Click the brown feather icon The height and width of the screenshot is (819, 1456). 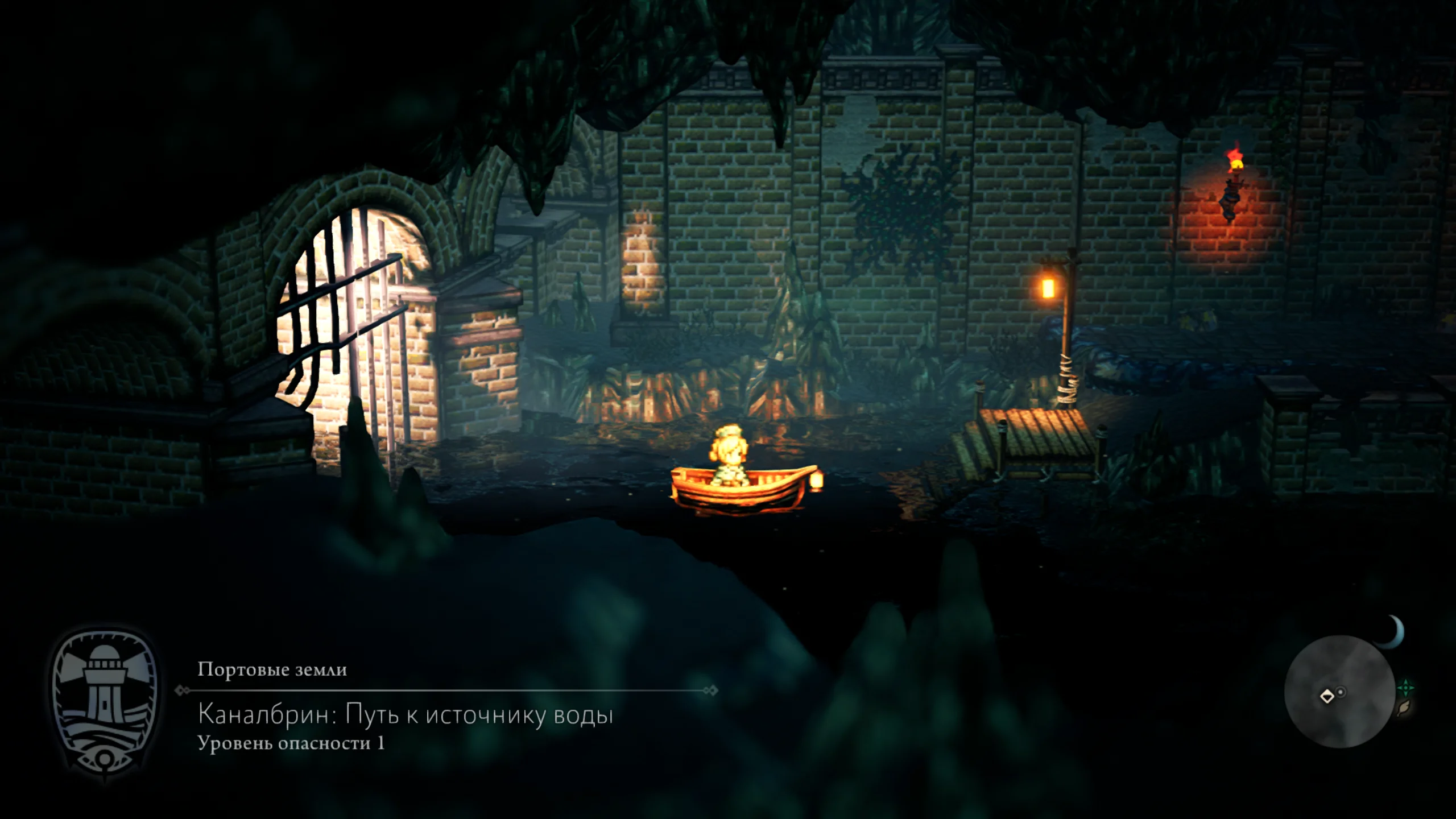[1404, 708]
